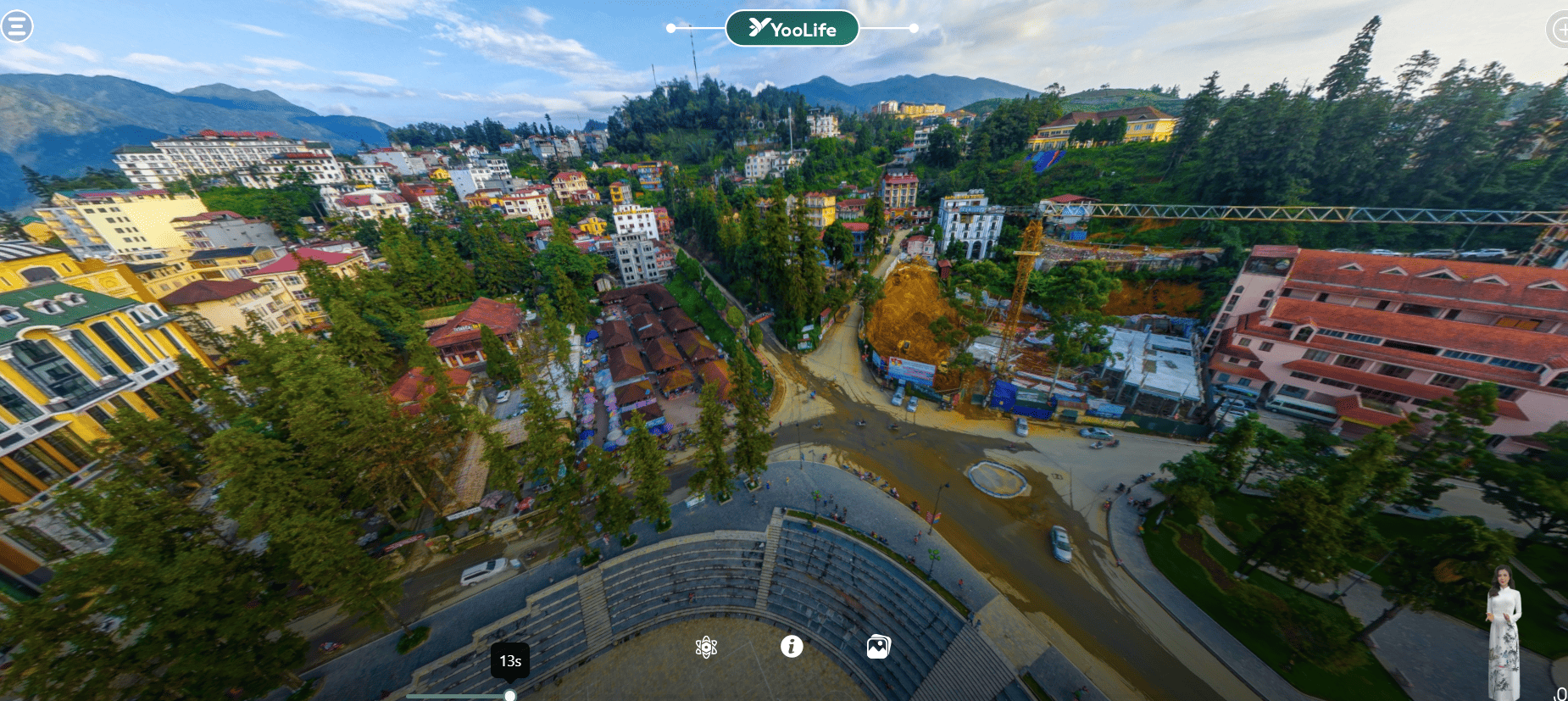Open the photo gallery icon

click(878, 648)
